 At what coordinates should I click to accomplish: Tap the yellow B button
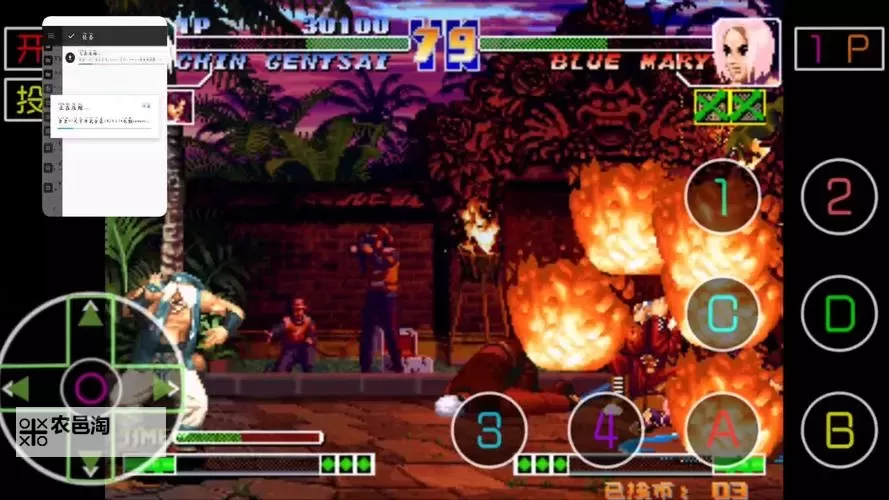(839, 431)
